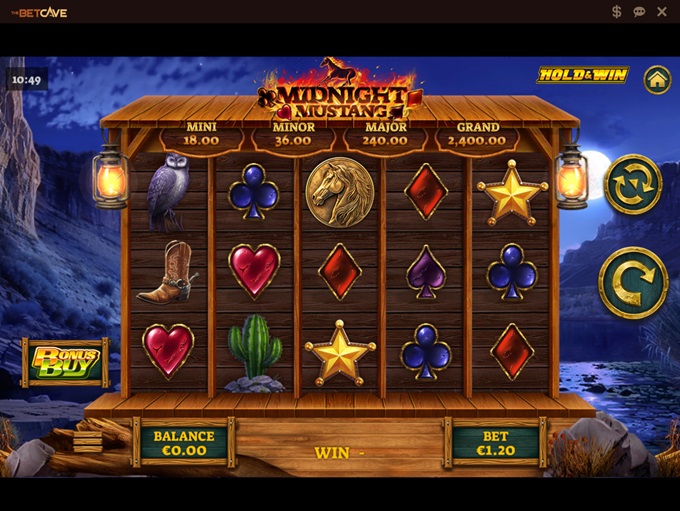Screen dimensions: 680x511
Task: Open the Bonus Buy feature
Action: pos(66,361)
